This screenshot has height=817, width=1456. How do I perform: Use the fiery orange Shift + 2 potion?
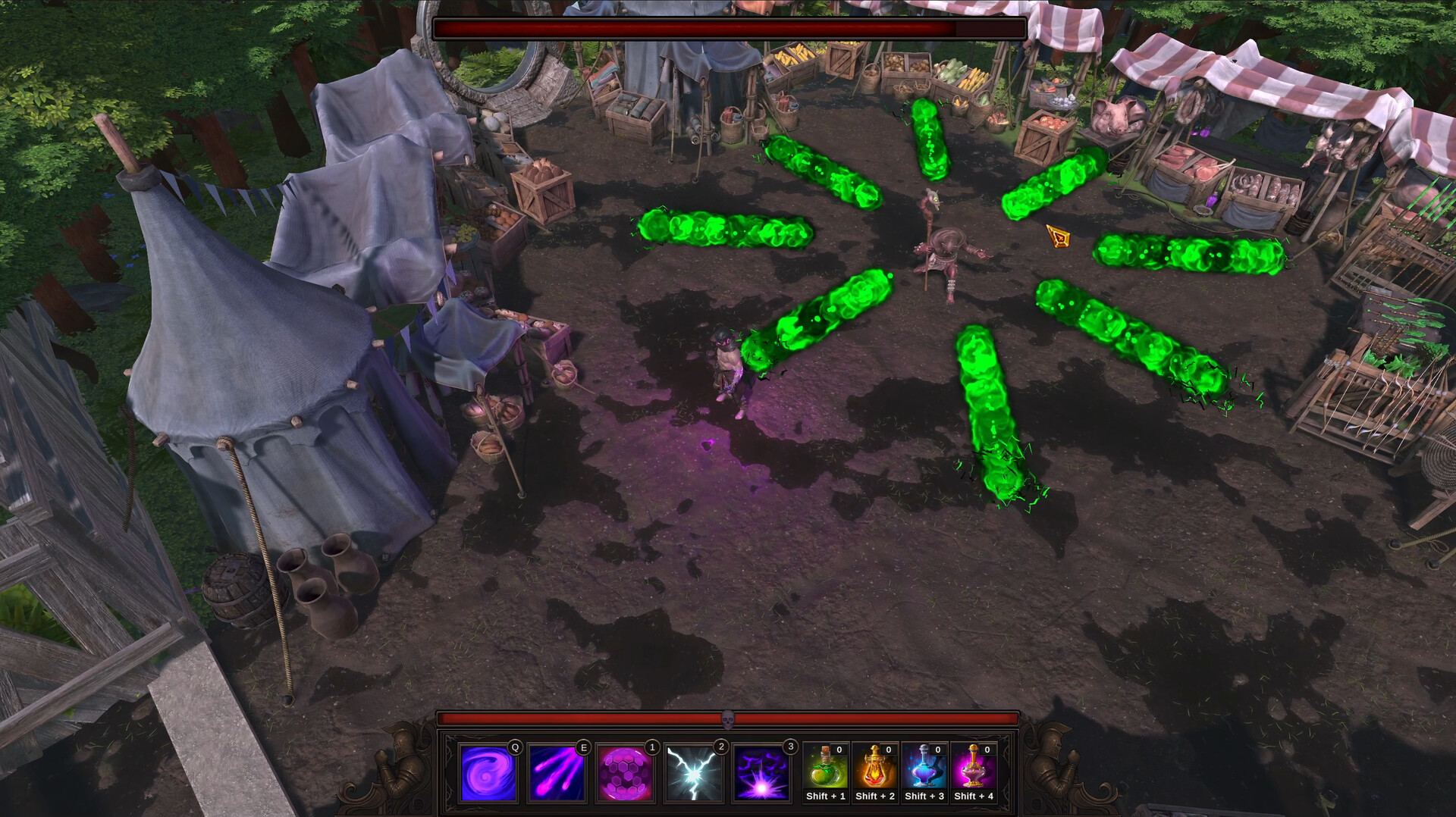(874, 769)
